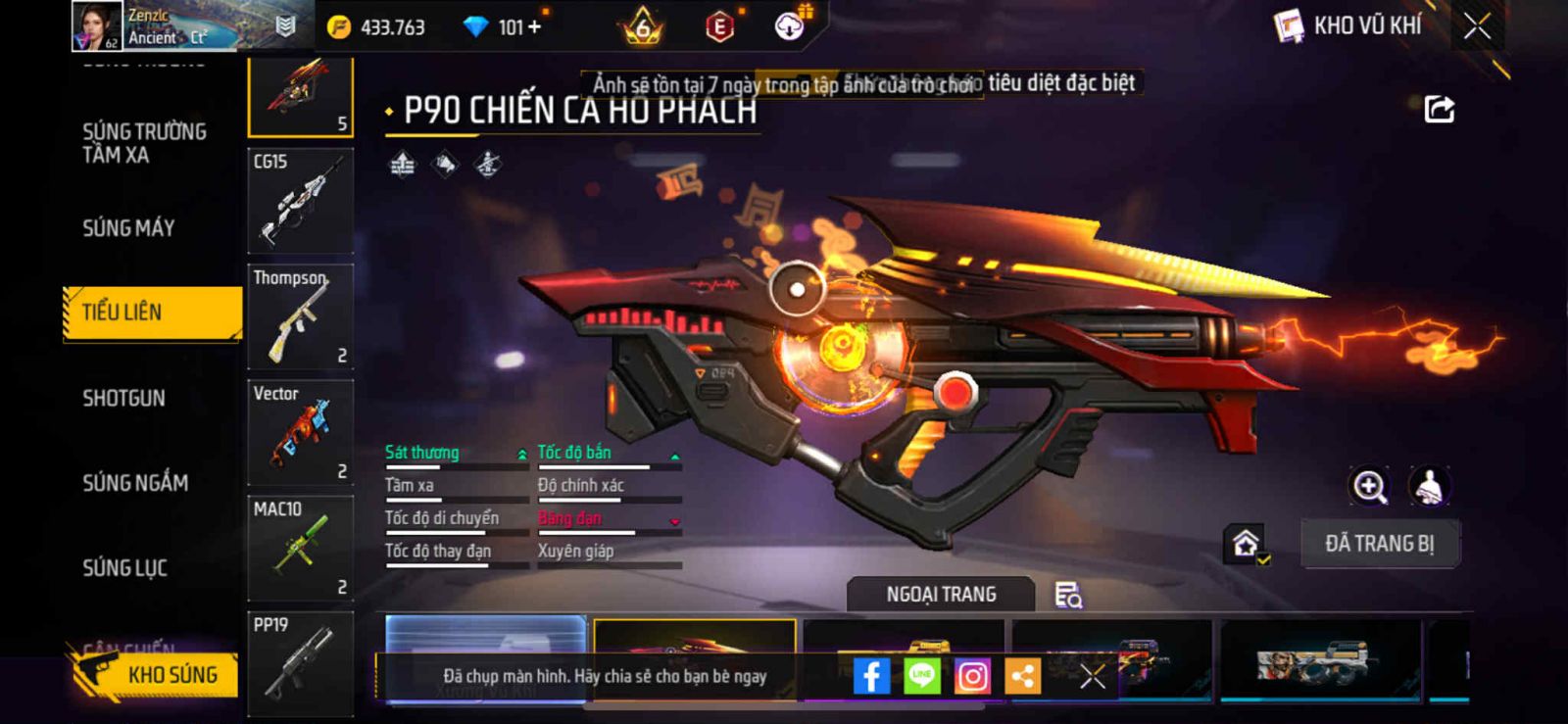Click the Đã Trang Bị equipped button
Screen dimensions: 1568x724
(1379, 544)
